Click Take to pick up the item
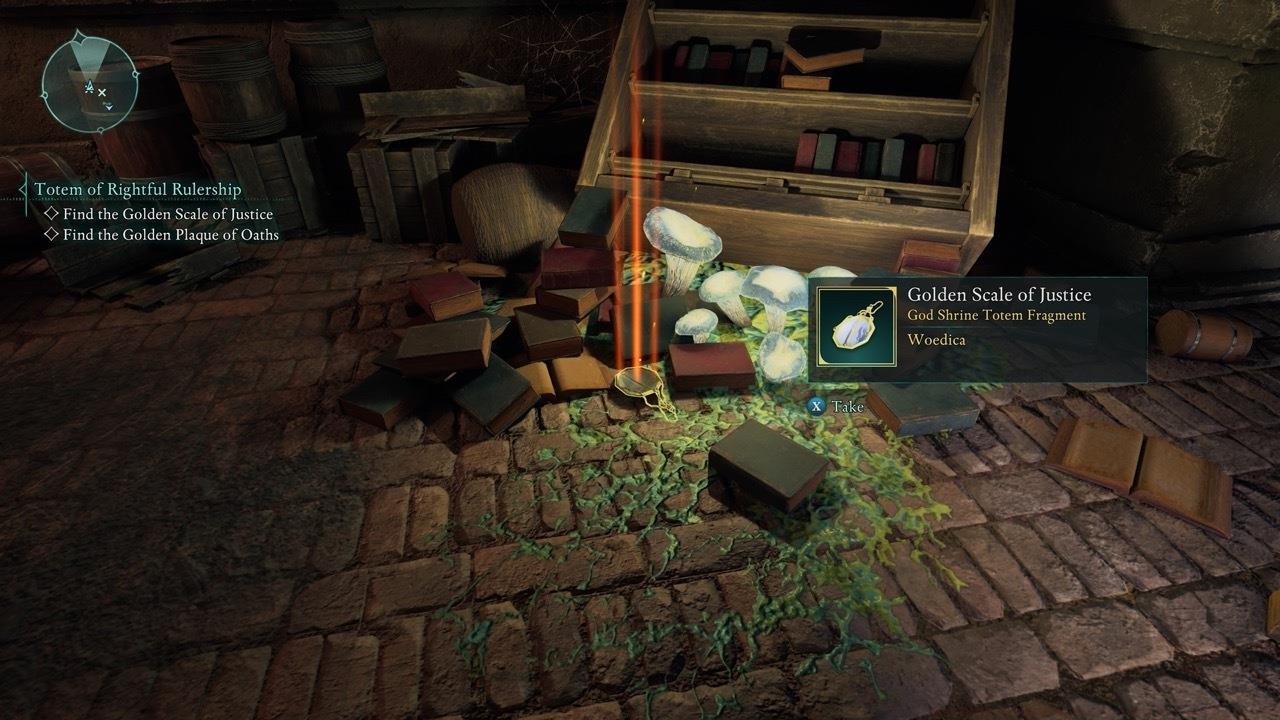Screen dimensions: 1280x720 [x=839, y=407]
